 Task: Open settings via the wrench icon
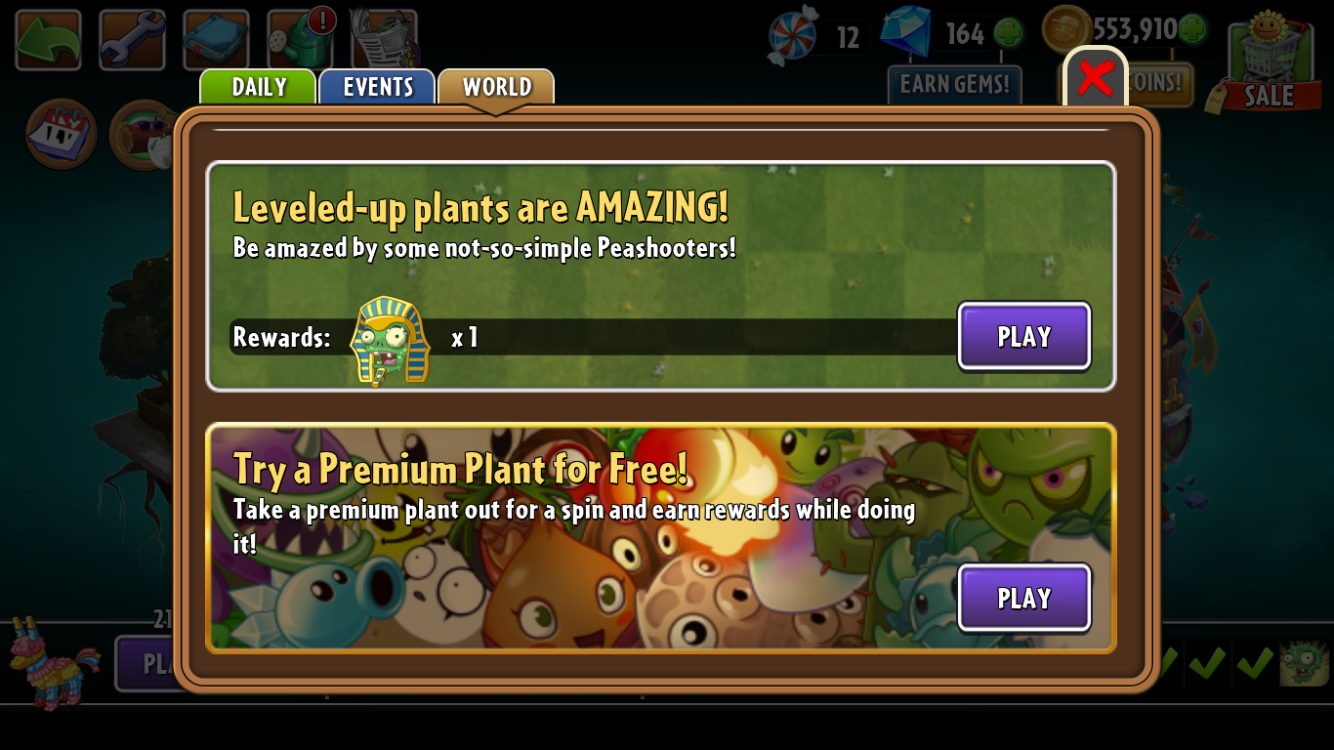pos(132,40)
